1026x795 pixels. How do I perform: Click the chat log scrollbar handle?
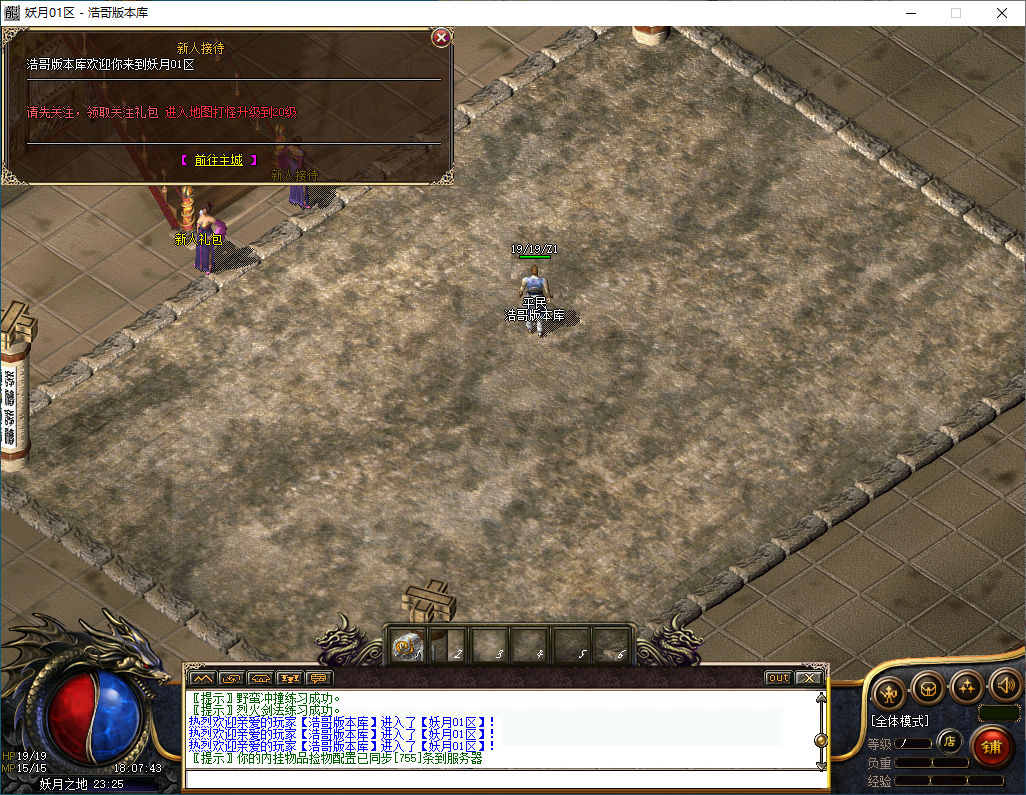(x=821, y=740)
